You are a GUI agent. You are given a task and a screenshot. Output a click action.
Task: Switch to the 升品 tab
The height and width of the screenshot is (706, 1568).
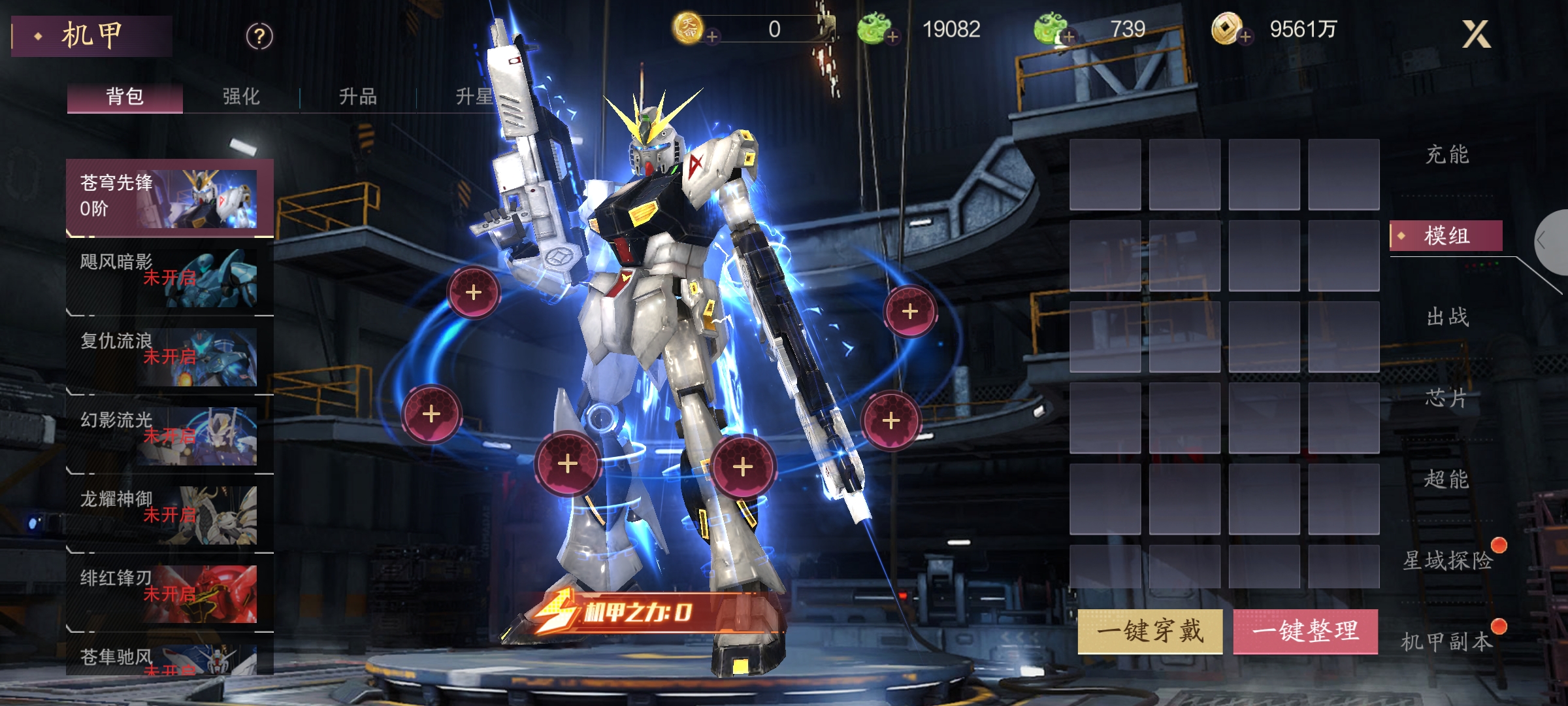pyautogui.click(x=357, y=97)
